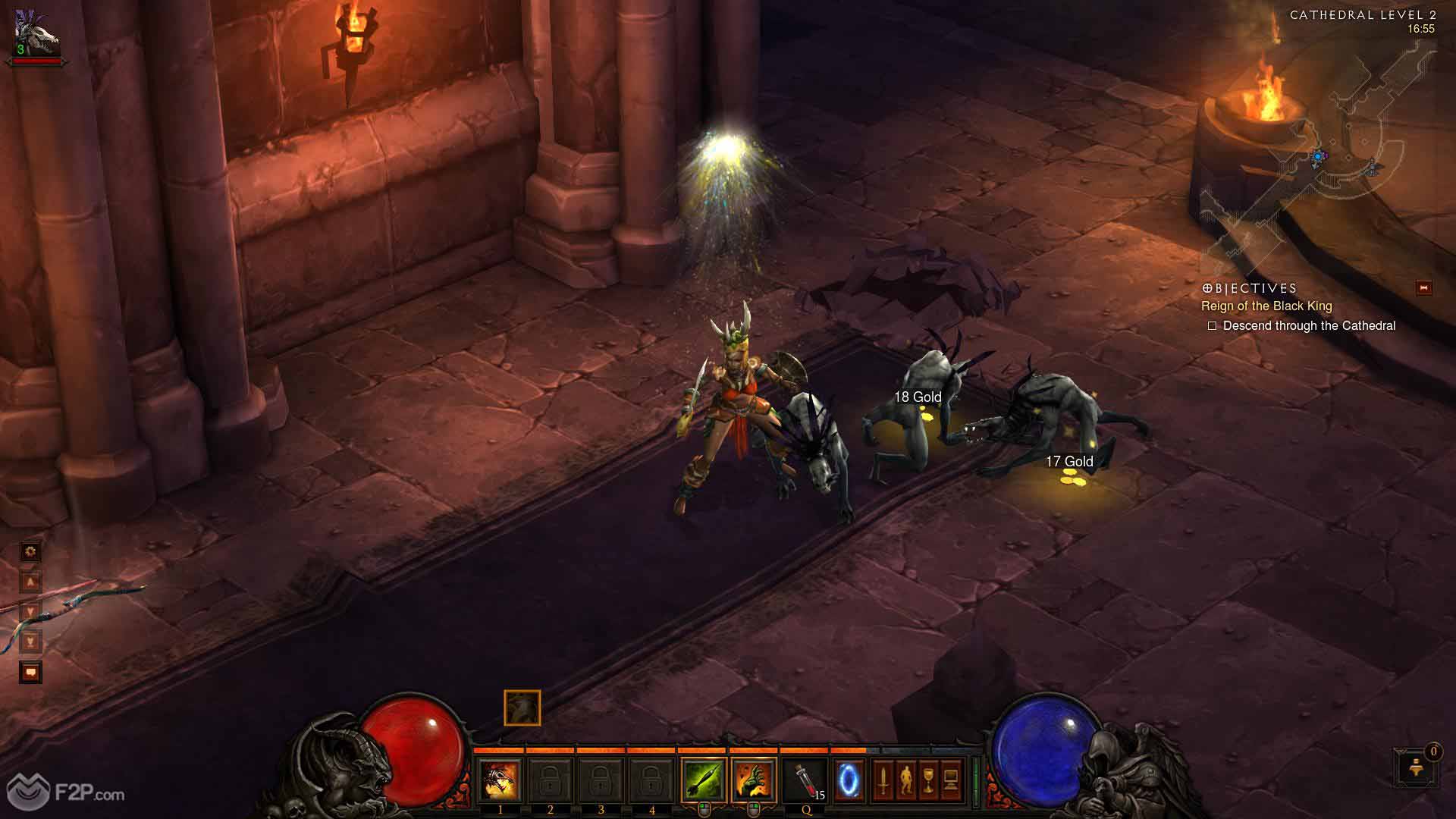Click the zombie dog buff icon
This screenshot has height=819, width=1456.
(x=522, y=708)
